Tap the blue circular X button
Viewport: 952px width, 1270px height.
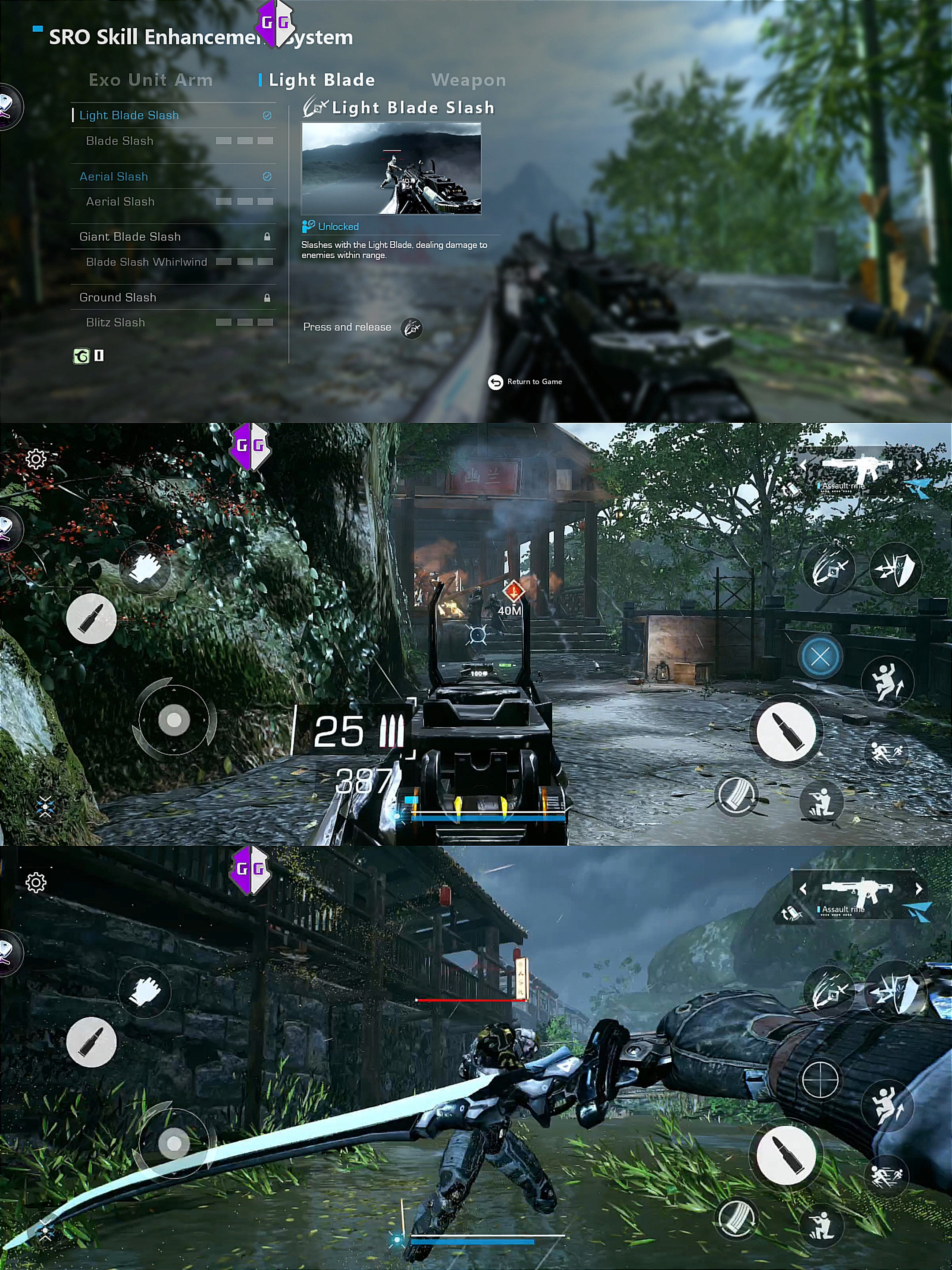(820, 657)
